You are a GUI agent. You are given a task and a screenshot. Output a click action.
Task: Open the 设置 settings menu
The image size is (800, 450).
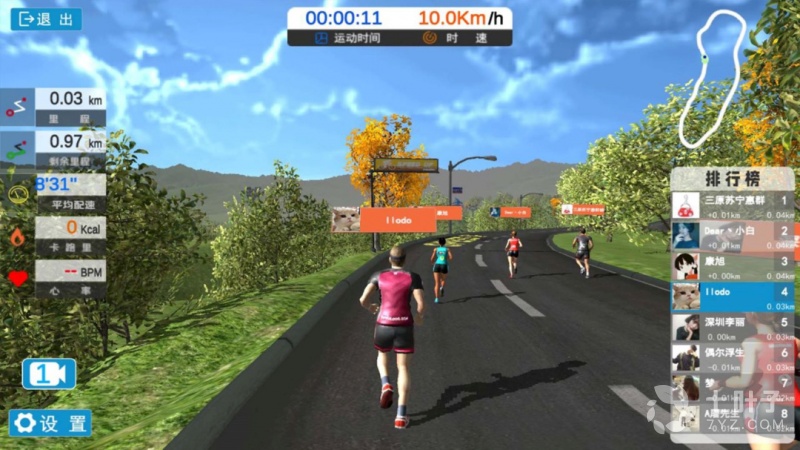50,422
